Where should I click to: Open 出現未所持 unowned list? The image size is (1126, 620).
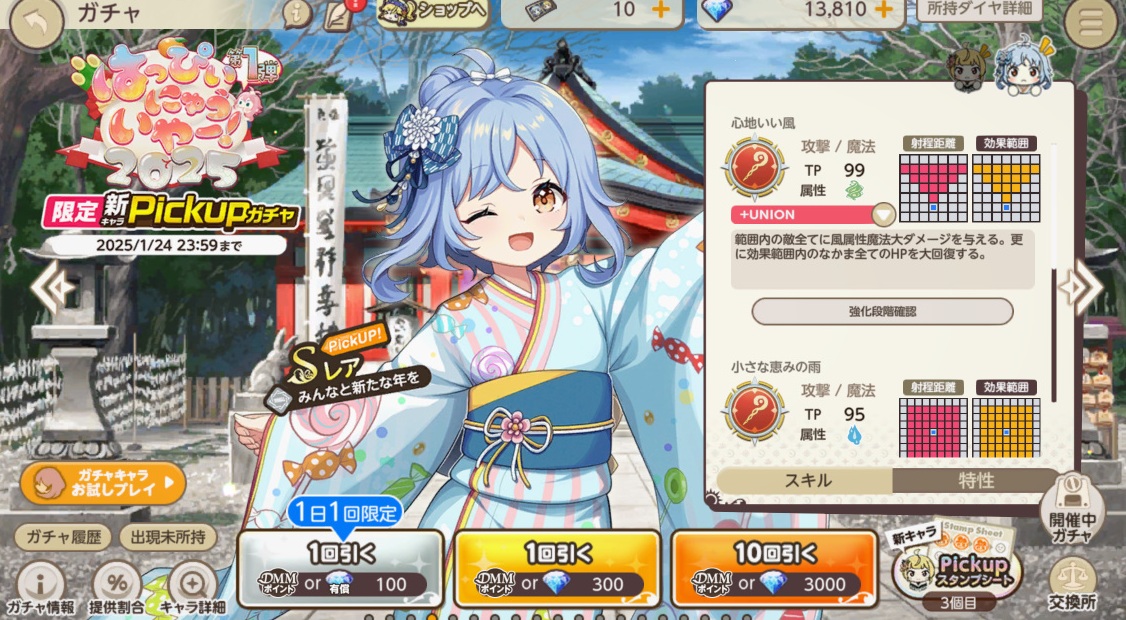[x=168, y=537]
